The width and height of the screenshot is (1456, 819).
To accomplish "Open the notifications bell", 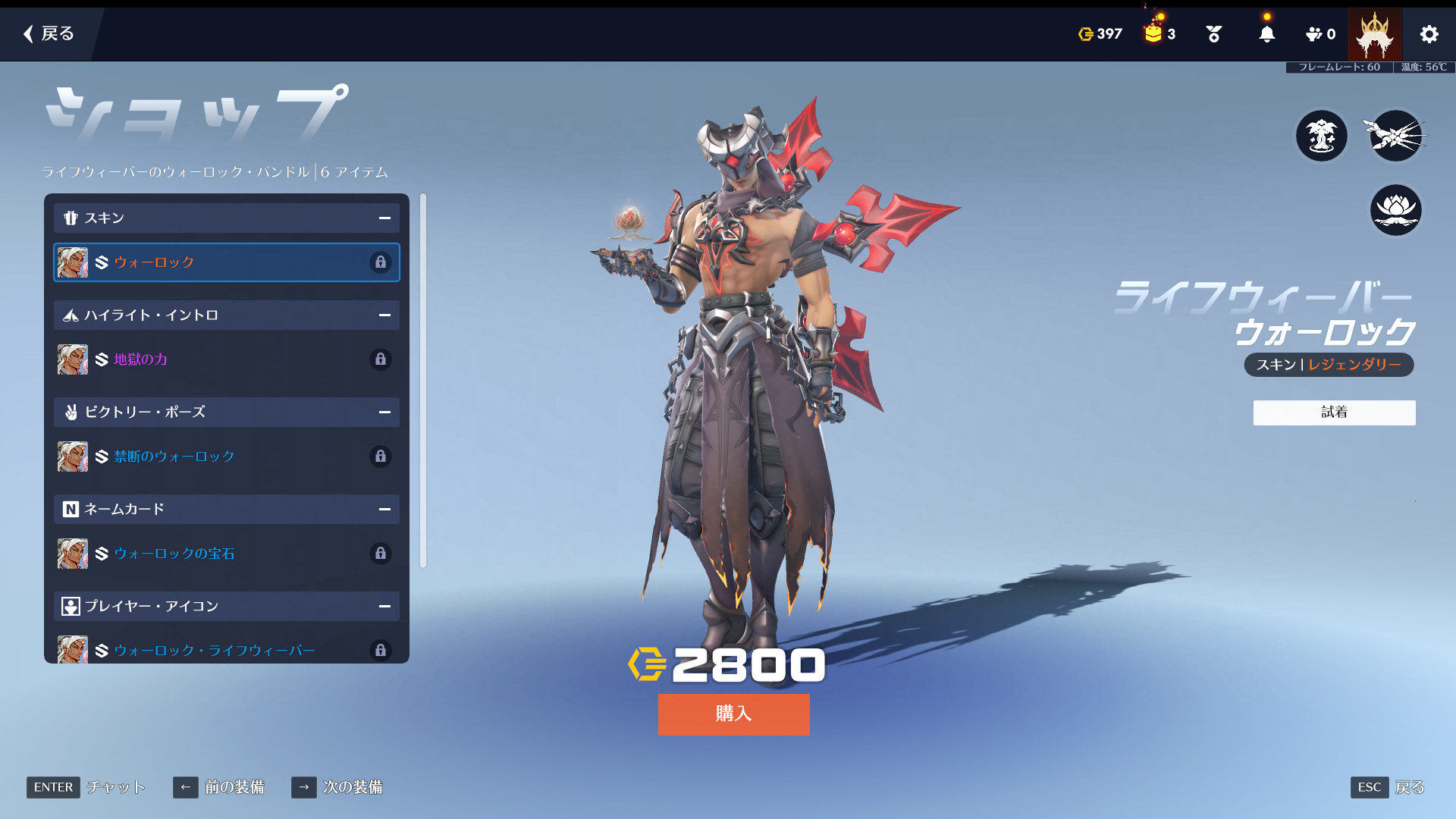I will pos(1266,34).
